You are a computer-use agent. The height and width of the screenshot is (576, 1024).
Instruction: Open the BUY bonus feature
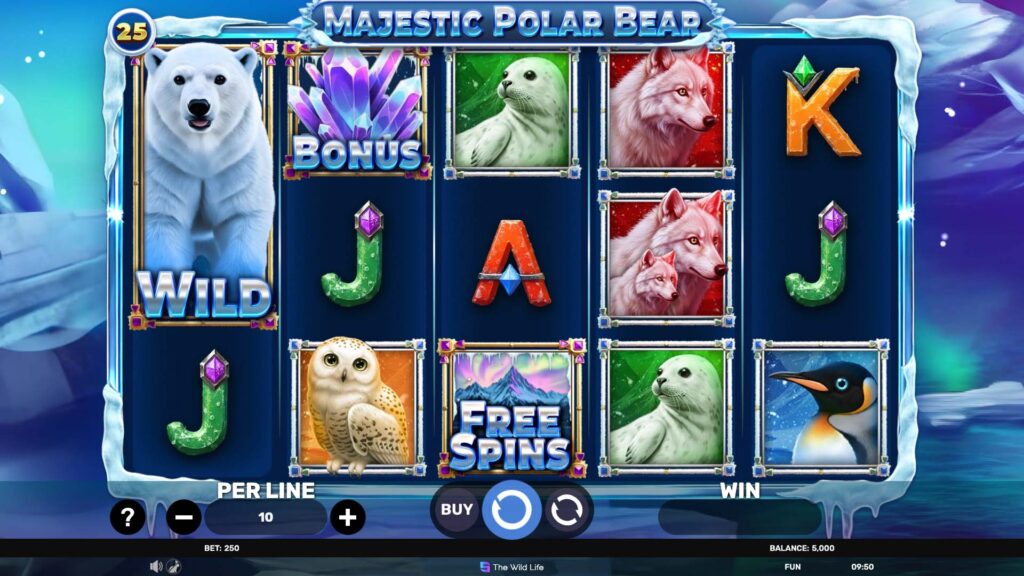click(x=456, y=509)
